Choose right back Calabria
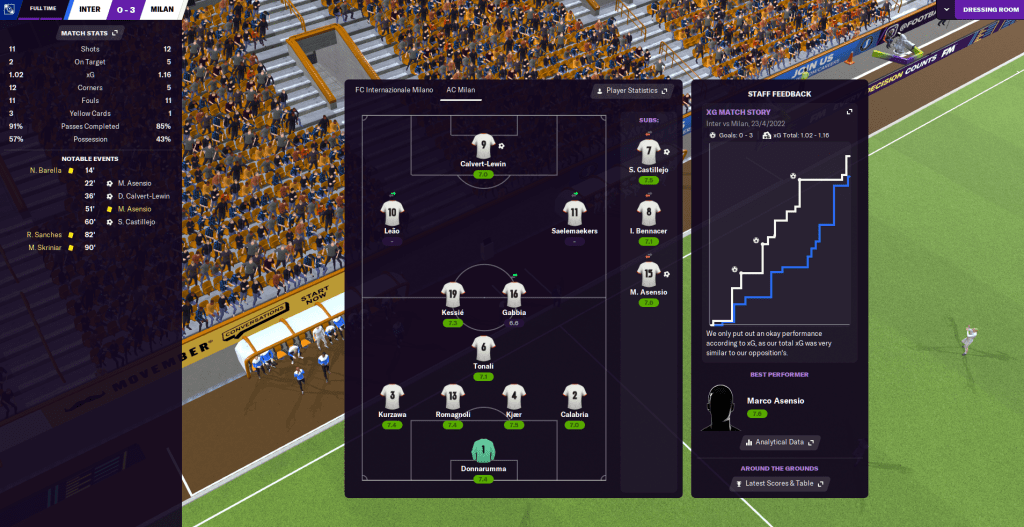Viewport: 1024px width, 527px height. (573, 397)
